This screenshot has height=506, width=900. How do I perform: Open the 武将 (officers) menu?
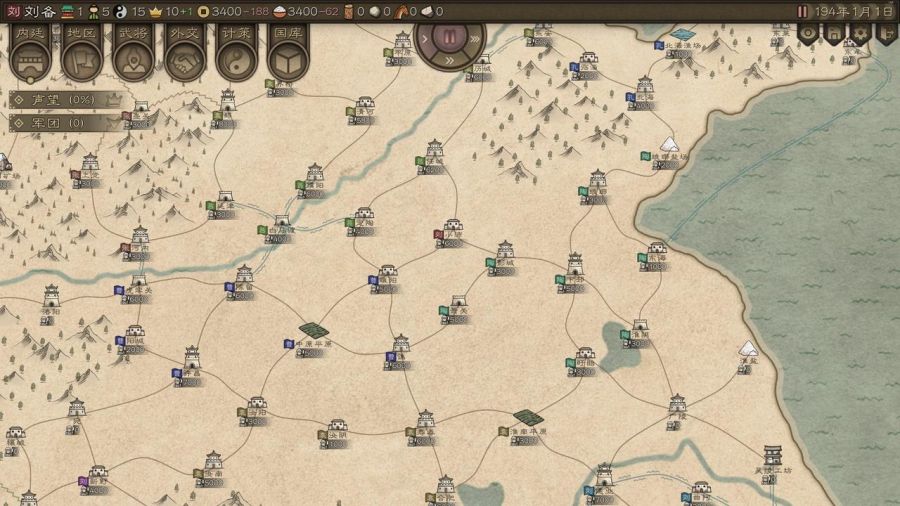pos(133,53)
